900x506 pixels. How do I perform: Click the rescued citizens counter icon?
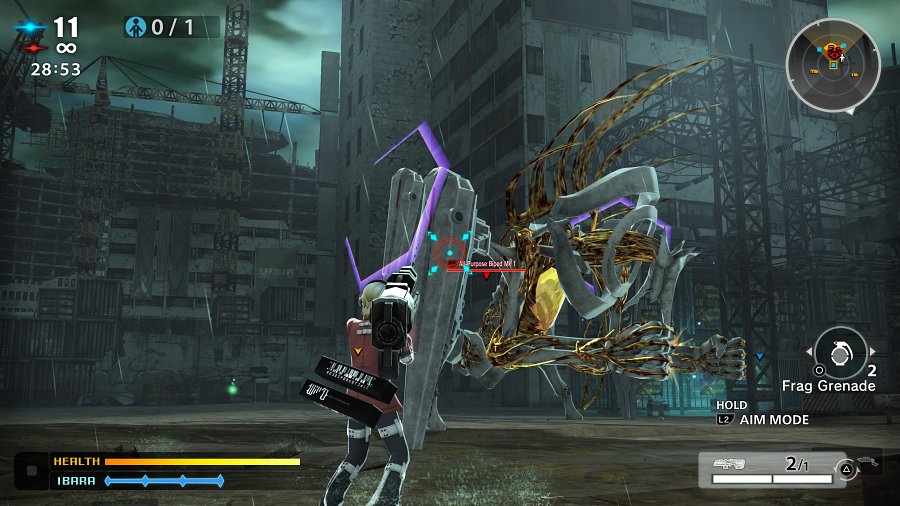136,27
